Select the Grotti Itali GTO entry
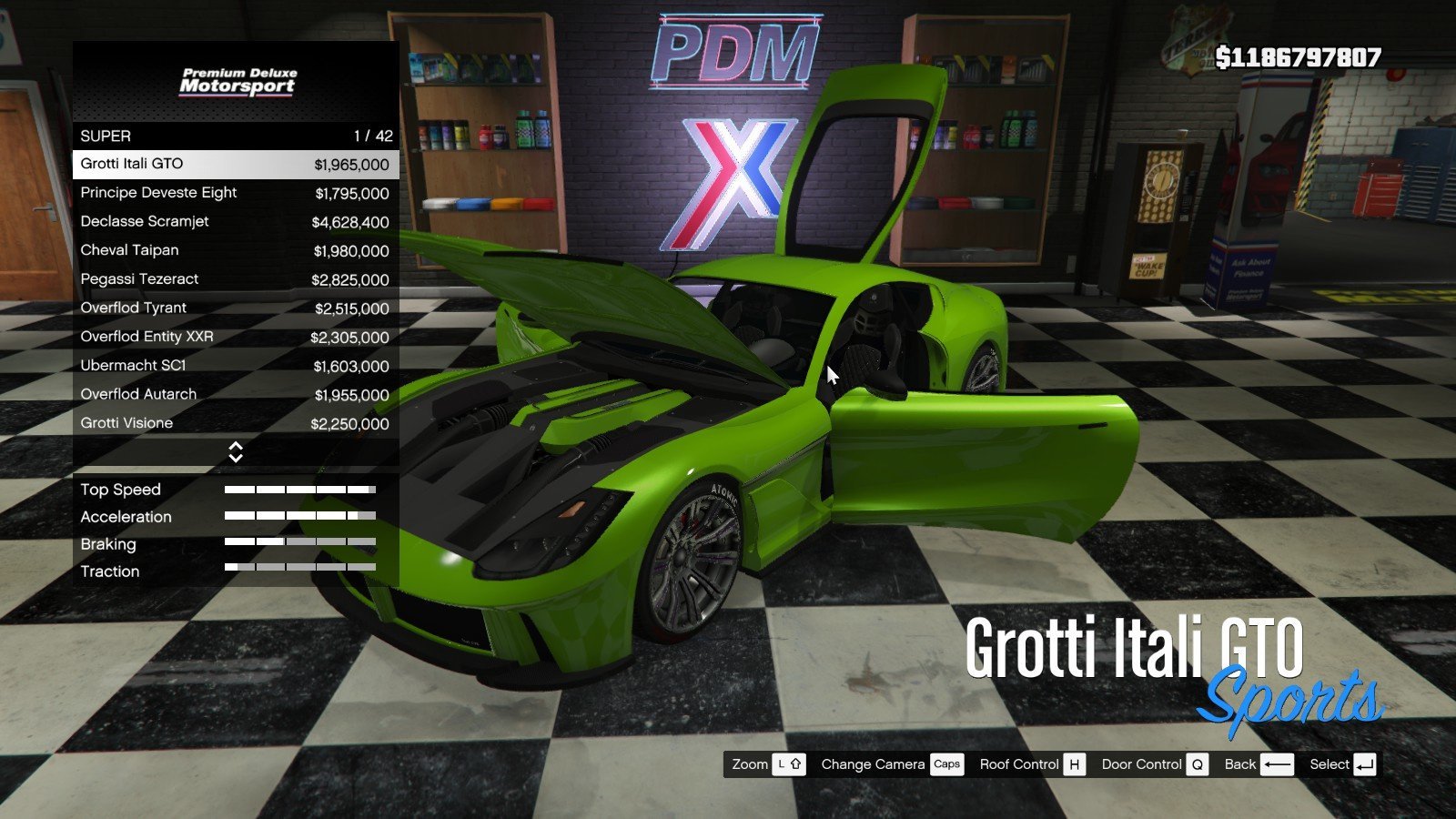 235,164
